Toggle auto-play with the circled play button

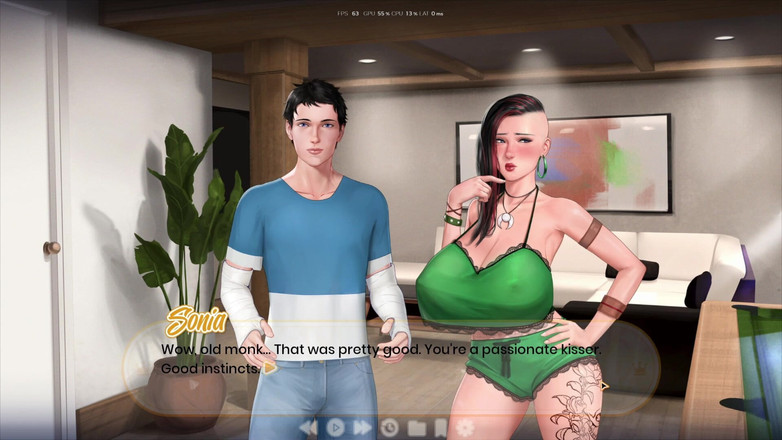click(336, 428)
